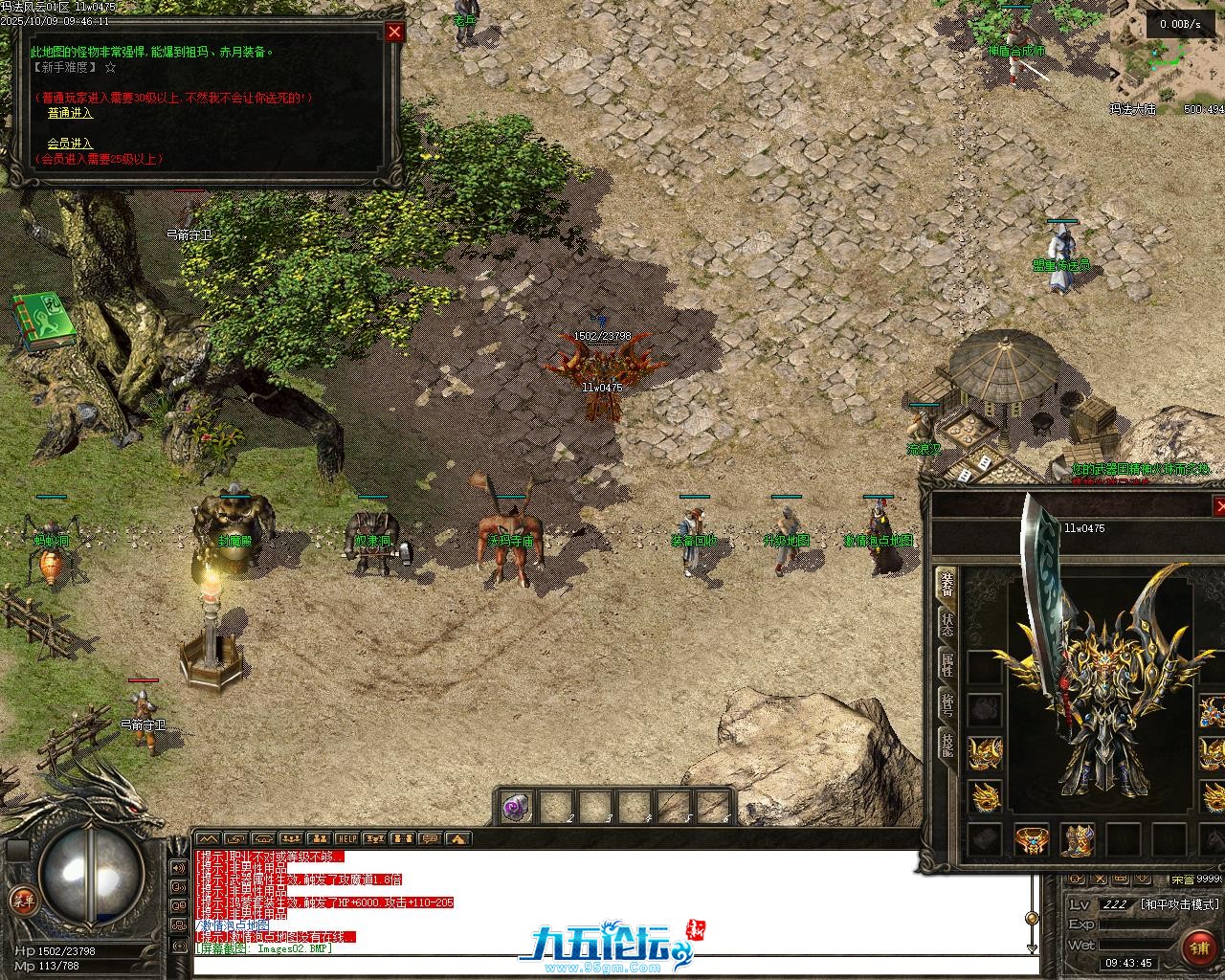Select the golden belt equipment slot
Screen dimensions: 1225x980
(x=1032, y=840)
